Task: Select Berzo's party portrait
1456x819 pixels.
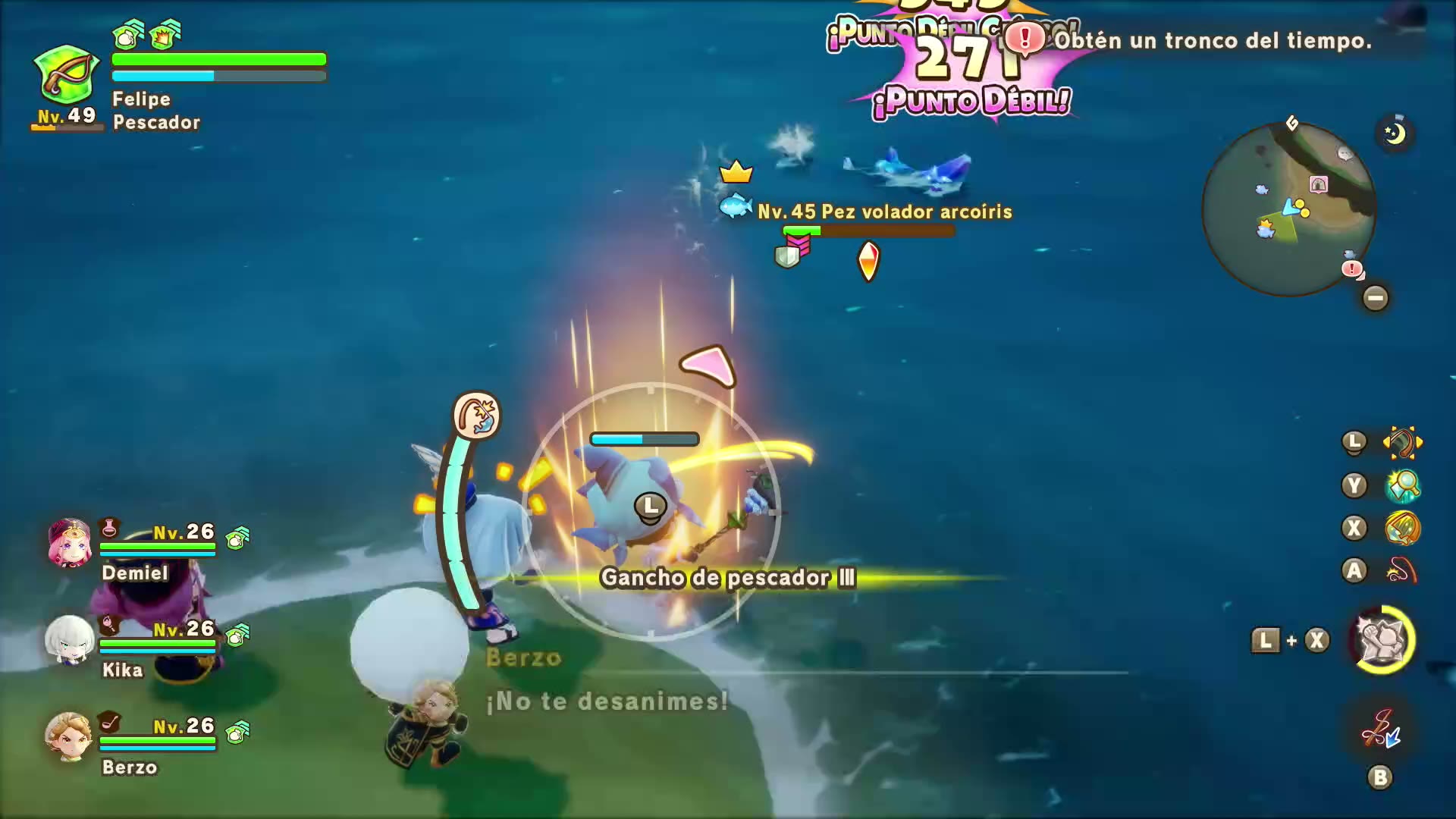Action: click(x=68, y=736)
